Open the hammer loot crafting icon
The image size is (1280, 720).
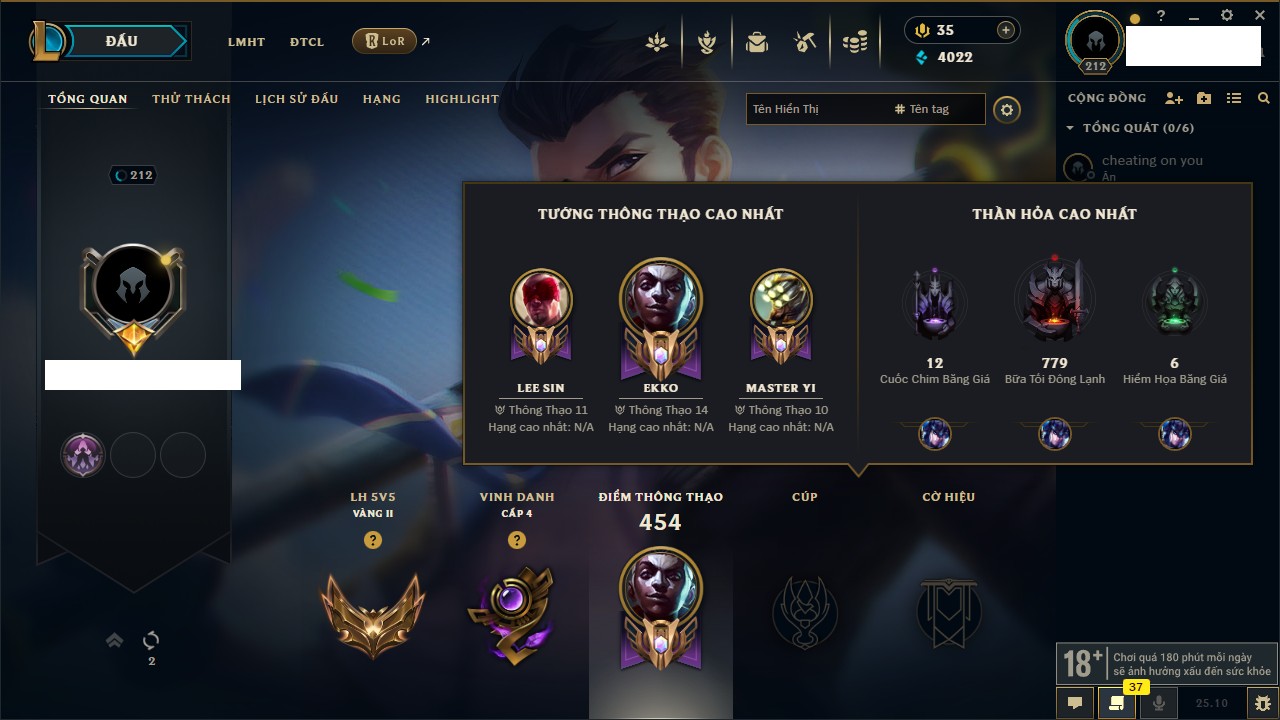point(805,42)
